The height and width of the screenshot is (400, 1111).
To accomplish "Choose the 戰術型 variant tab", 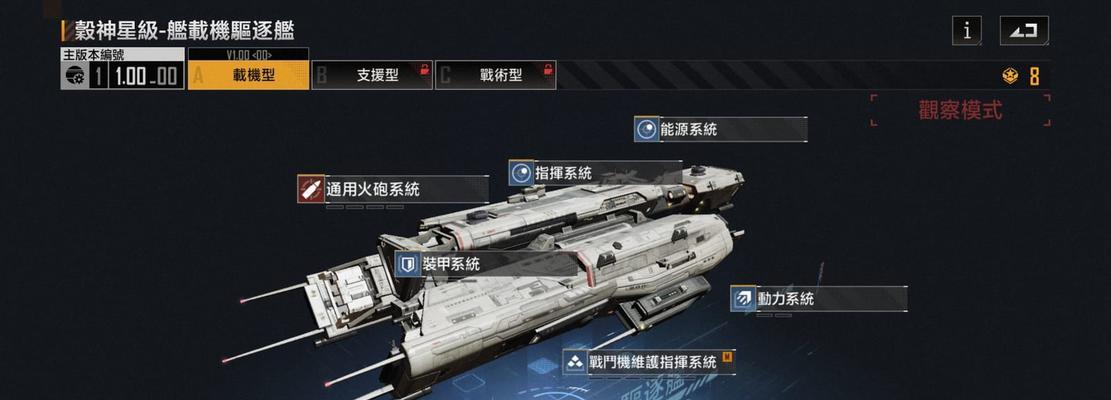I will (x=496, y=75).
